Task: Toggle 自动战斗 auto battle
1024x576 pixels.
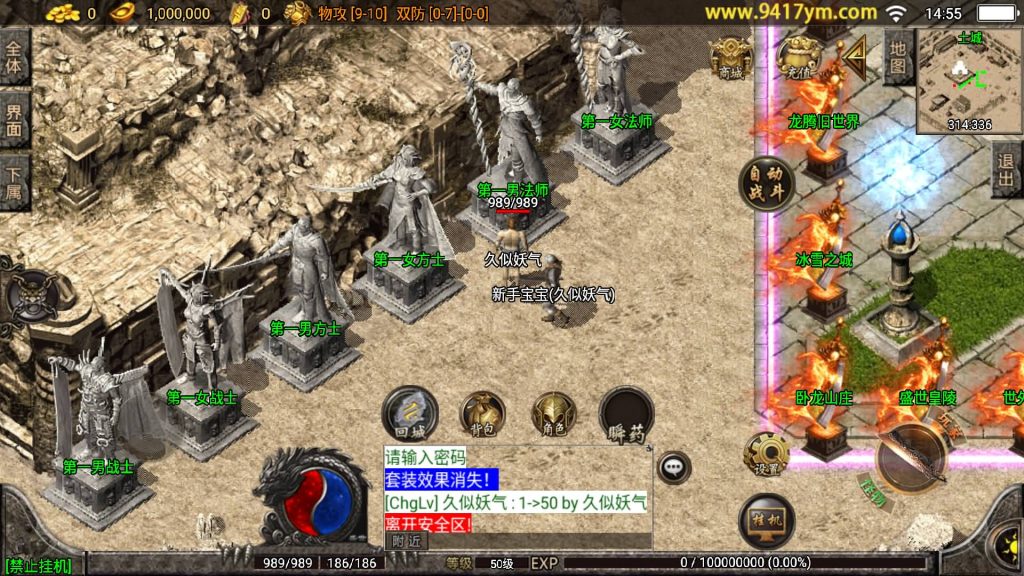Action: click(767, 184)
